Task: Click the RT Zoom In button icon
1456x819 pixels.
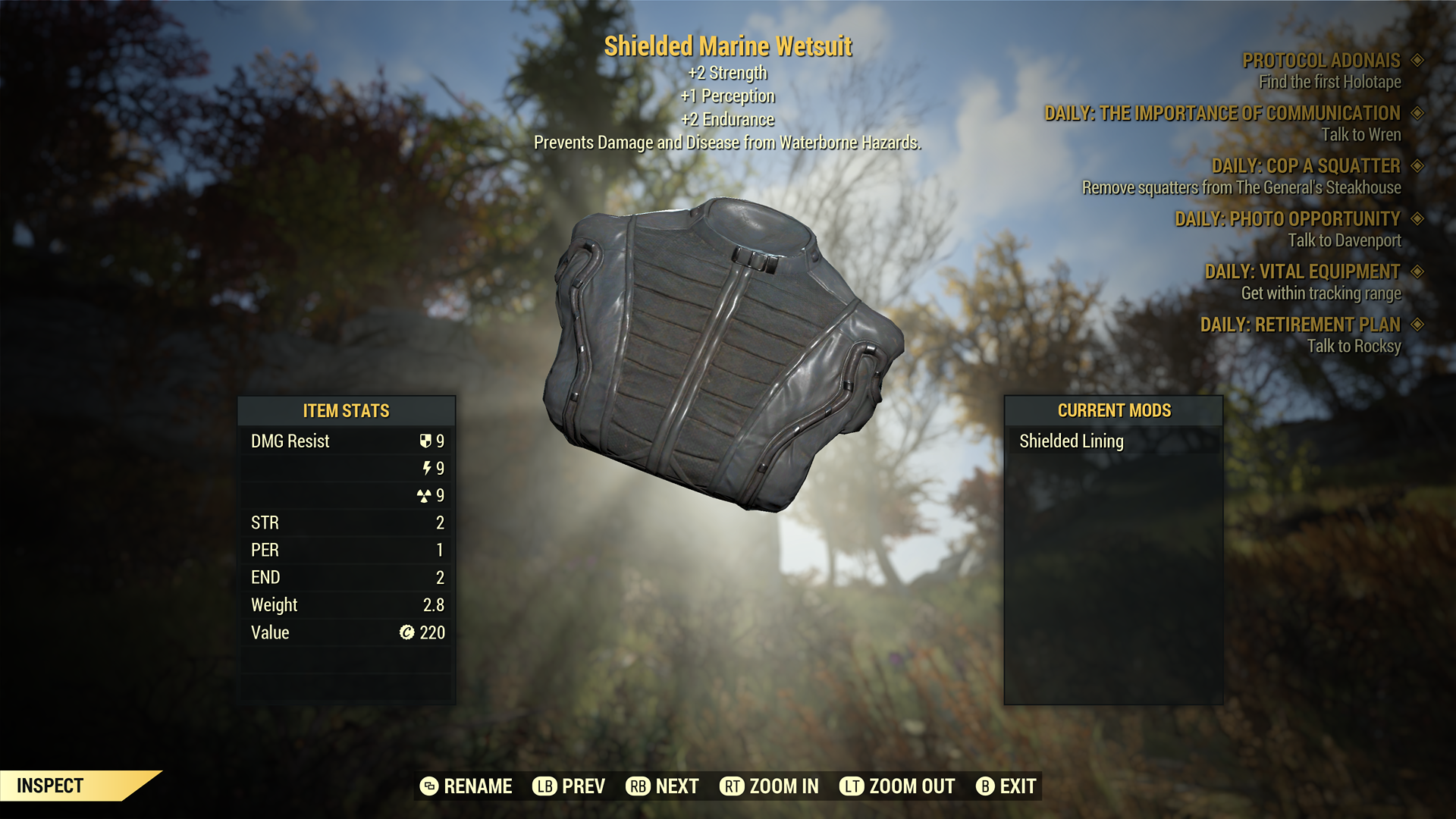Action: point(731,786)
